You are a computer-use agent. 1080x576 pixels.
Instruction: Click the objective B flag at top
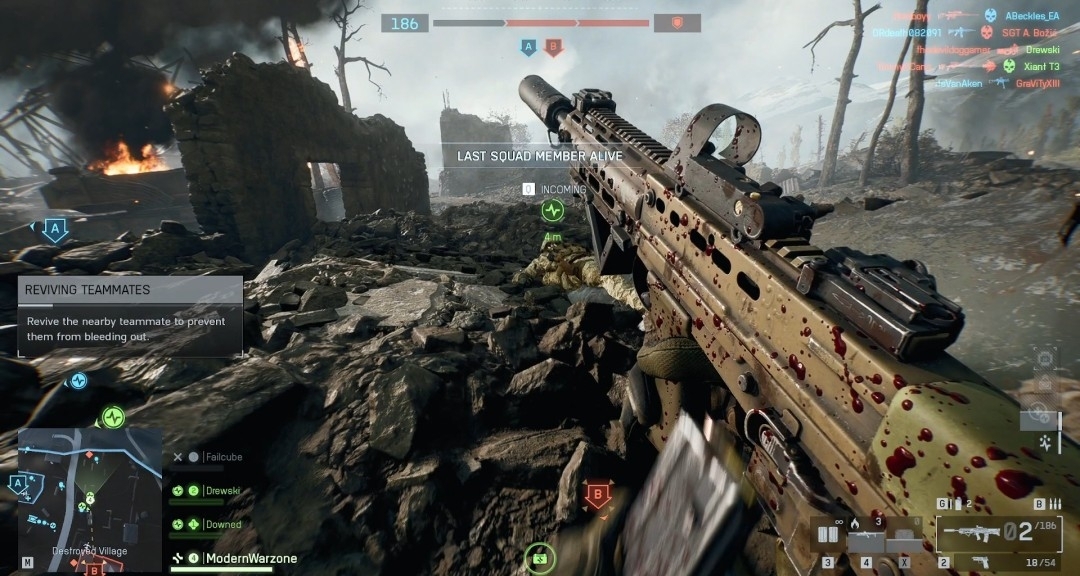(x=553, y=47)
